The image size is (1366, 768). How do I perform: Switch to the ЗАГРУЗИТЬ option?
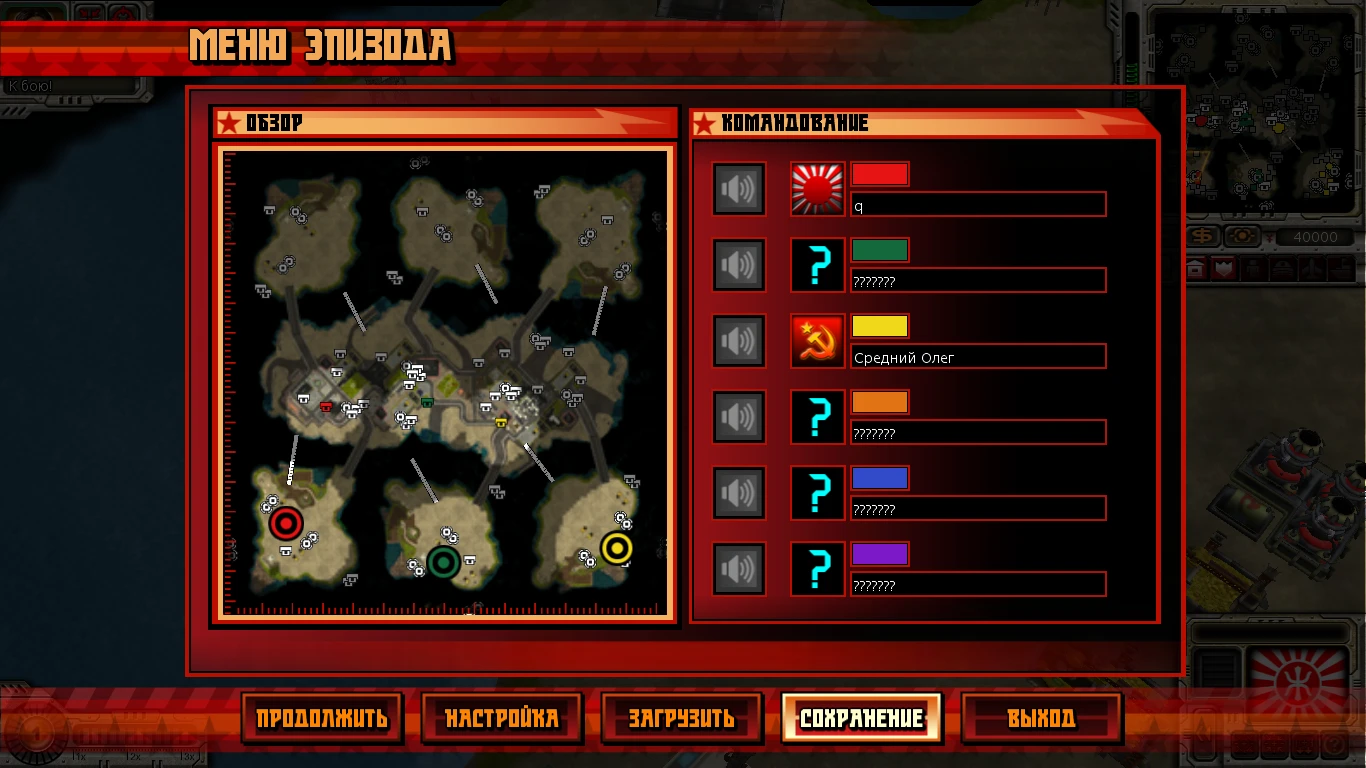681,717
